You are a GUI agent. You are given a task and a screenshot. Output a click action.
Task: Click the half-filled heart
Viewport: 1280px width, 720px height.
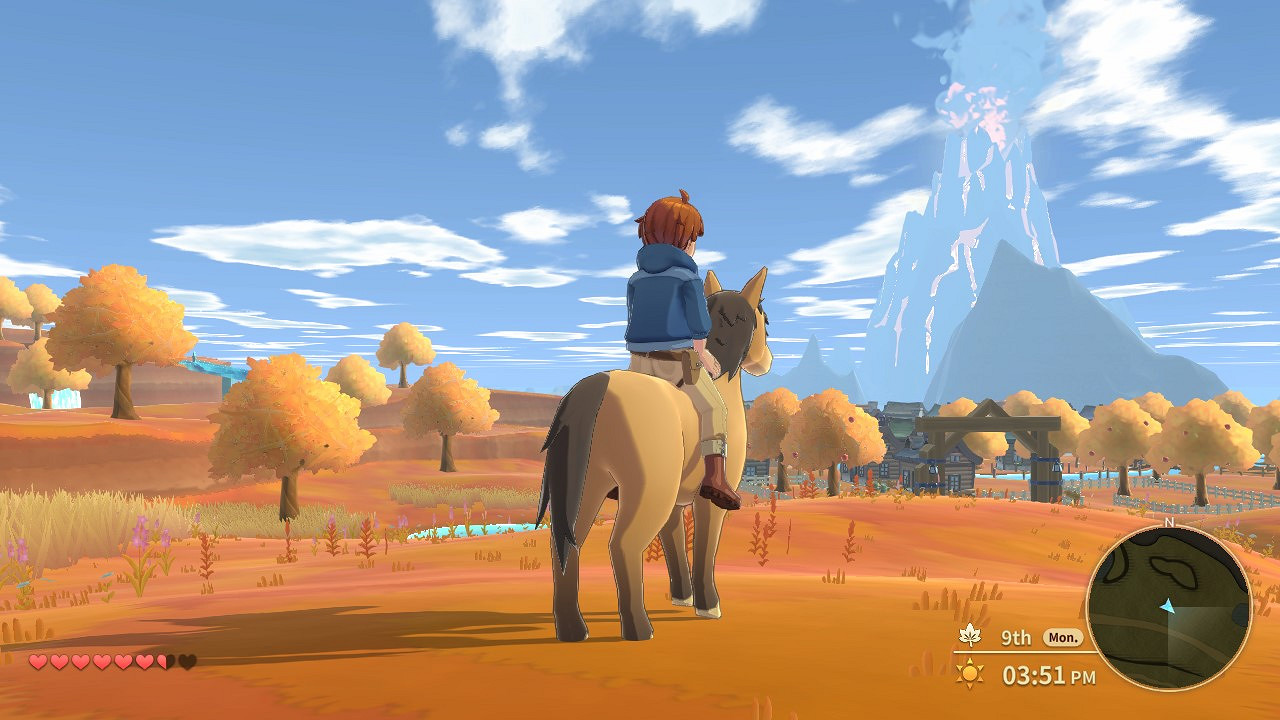point(161,661)
